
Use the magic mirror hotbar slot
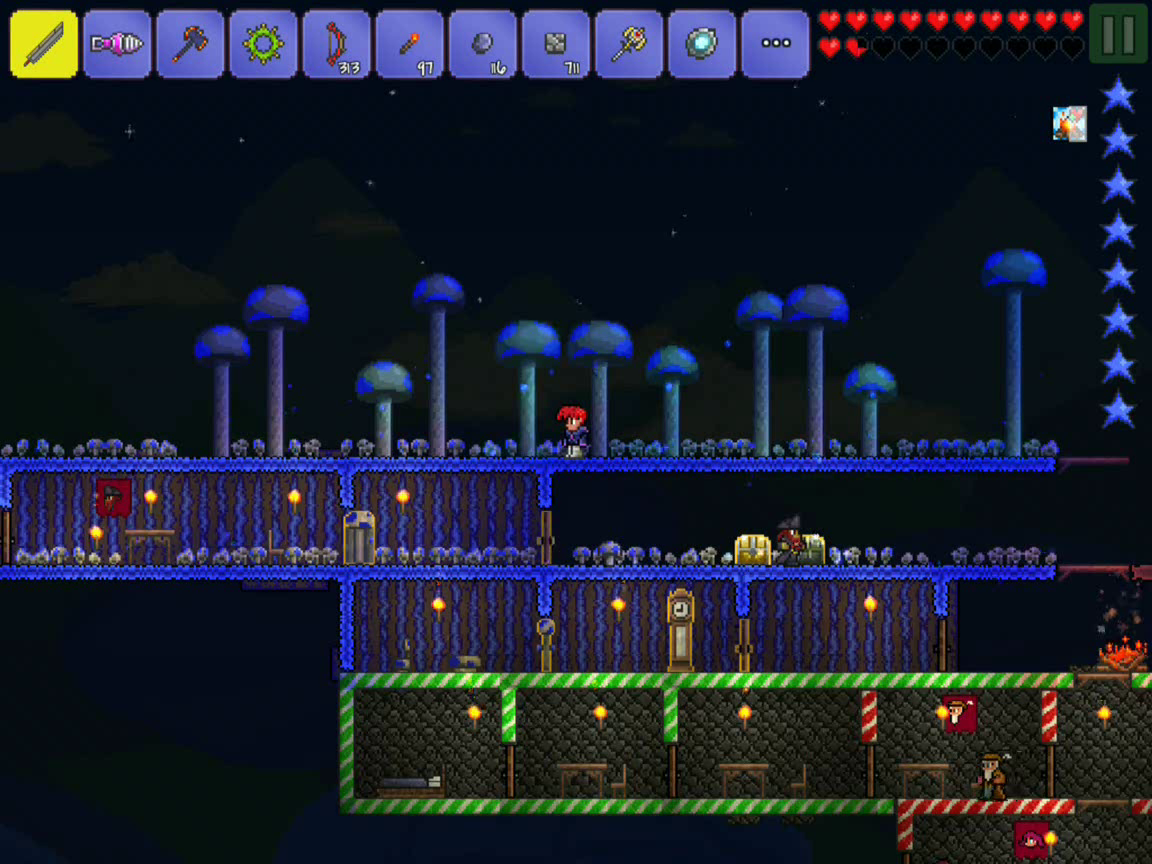click(702, 44)
